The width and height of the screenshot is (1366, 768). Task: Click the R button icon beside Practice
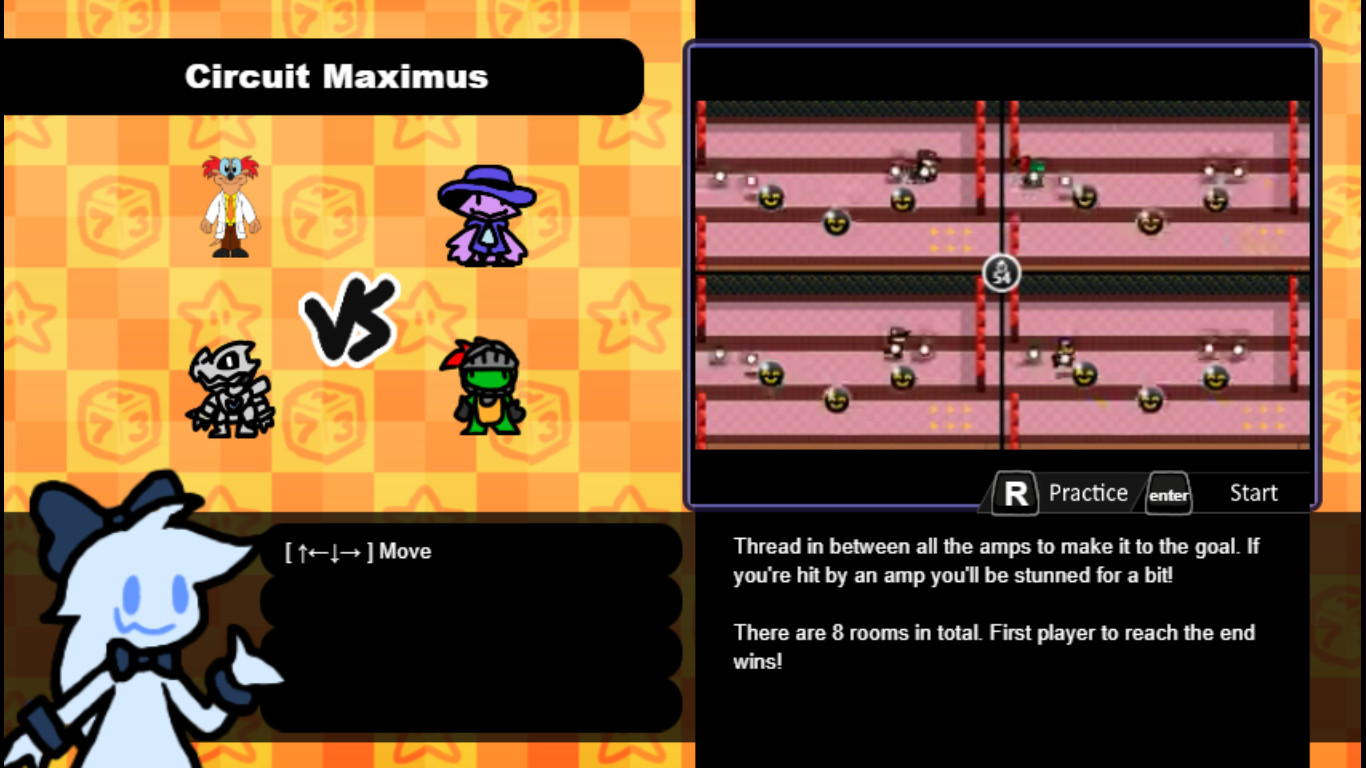point(1013,492)
